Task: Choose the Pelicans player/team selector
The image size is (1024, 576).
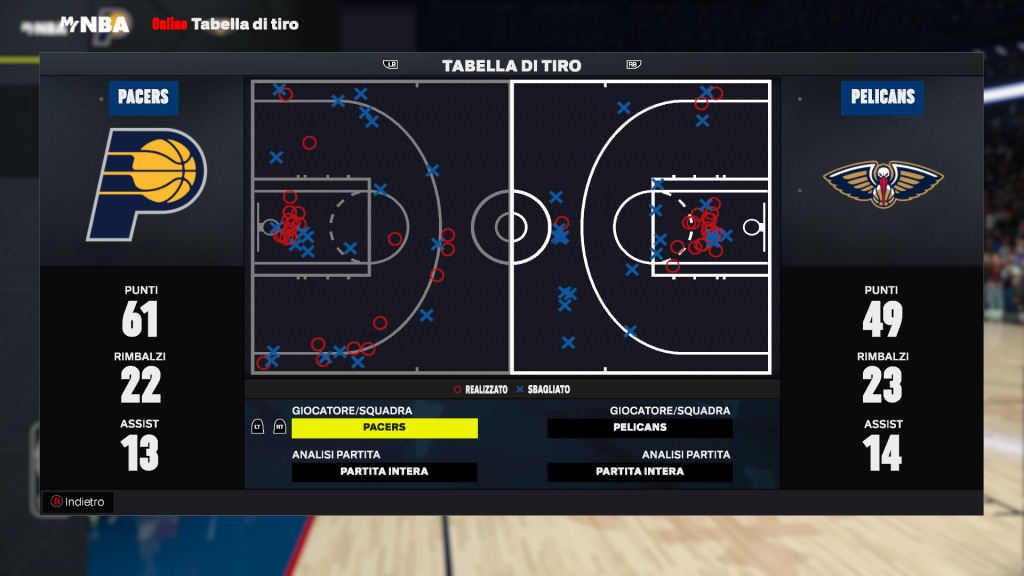Action: (640, 428)
